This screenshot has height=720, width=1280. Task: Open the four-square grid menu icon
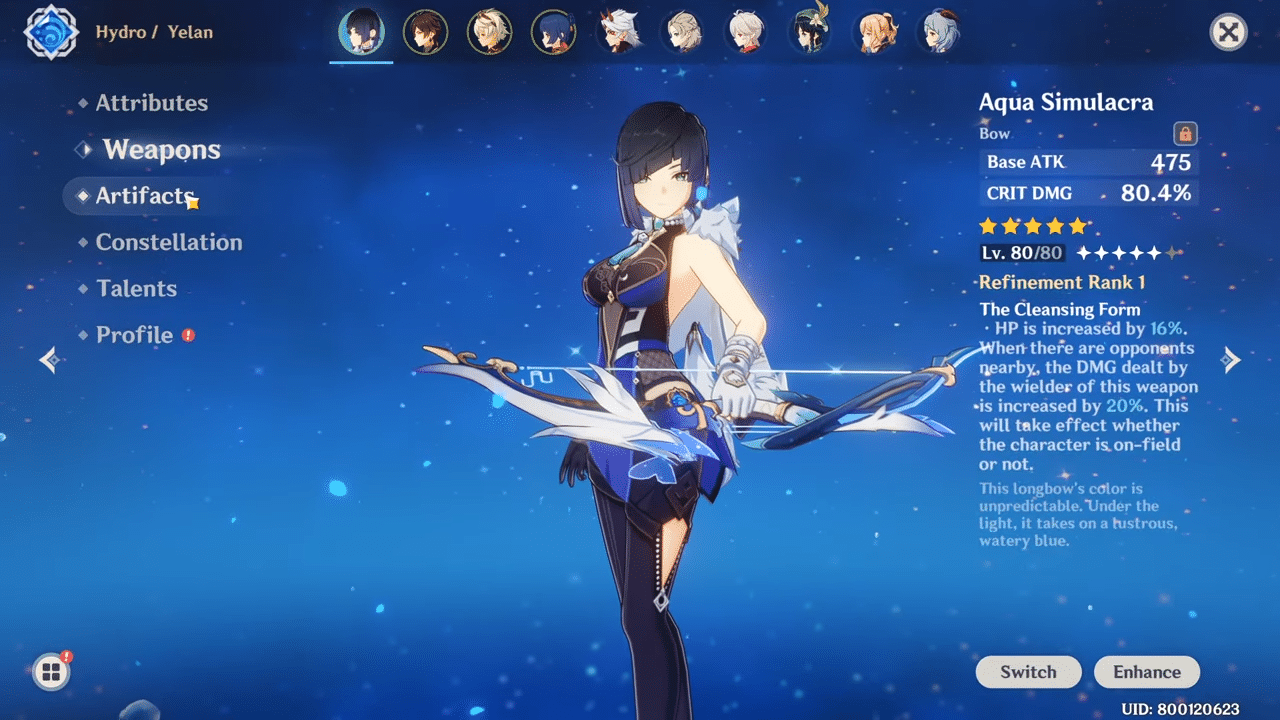click(50, 672)
